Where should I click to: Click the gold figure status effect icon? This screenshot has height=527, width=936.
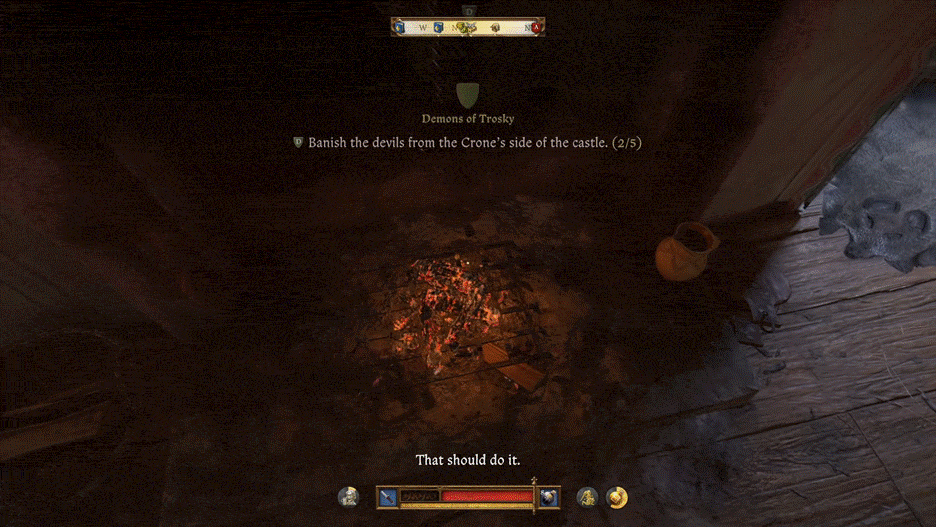(587, 496)
